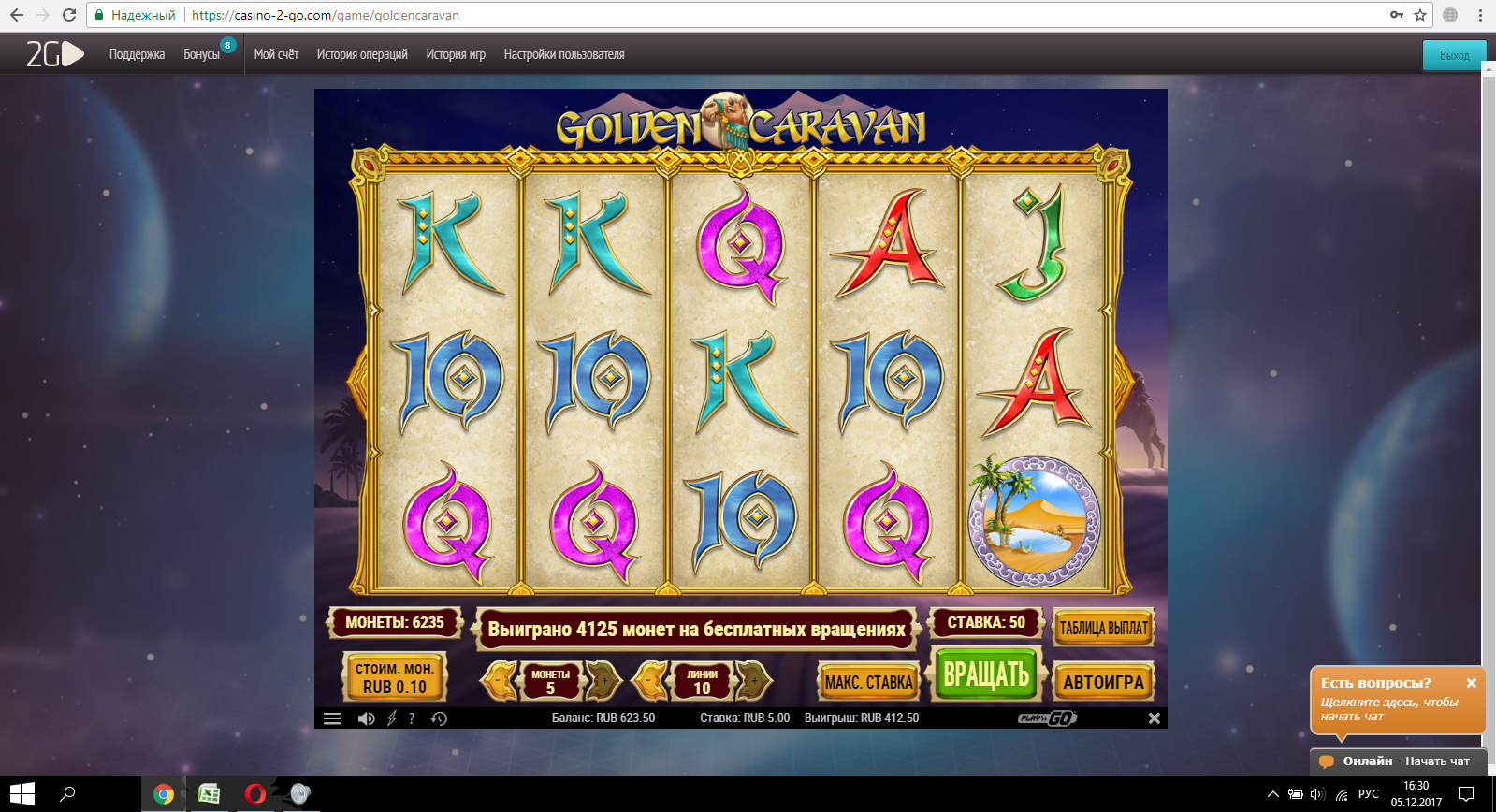Decrease the number of ЛИНИИ paylines
This screenshot has width=1496, height=812.
coord(653,681)
